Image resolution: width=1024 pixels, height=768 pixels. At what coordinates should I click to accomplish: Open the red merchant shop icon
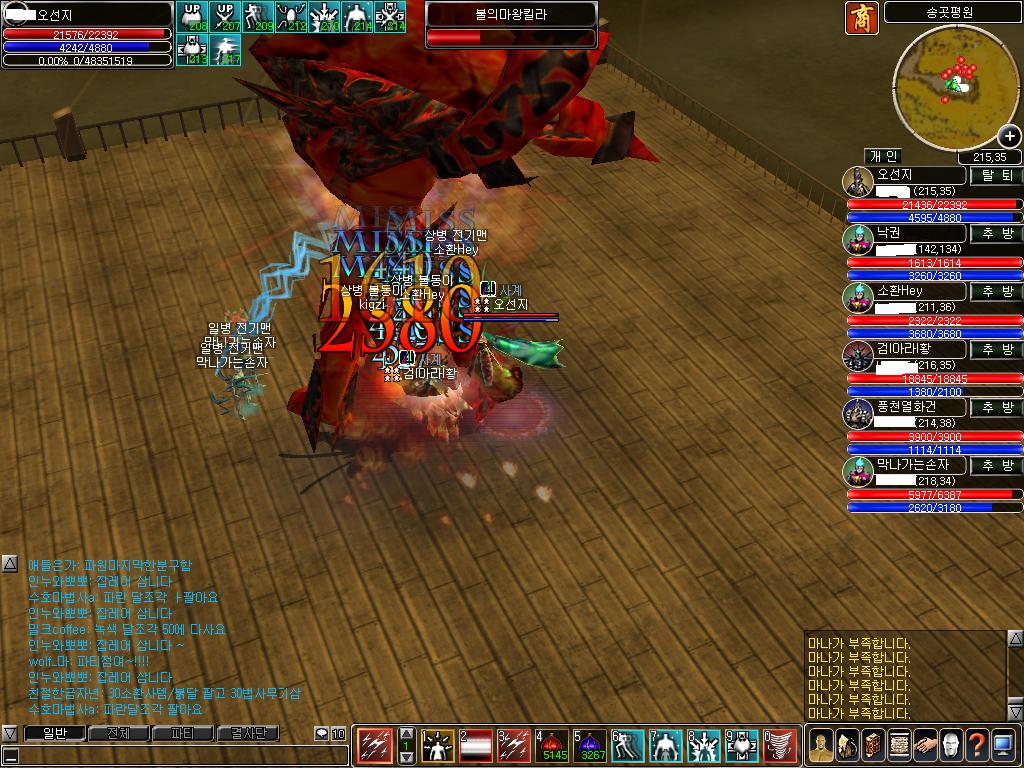(861, 17)
